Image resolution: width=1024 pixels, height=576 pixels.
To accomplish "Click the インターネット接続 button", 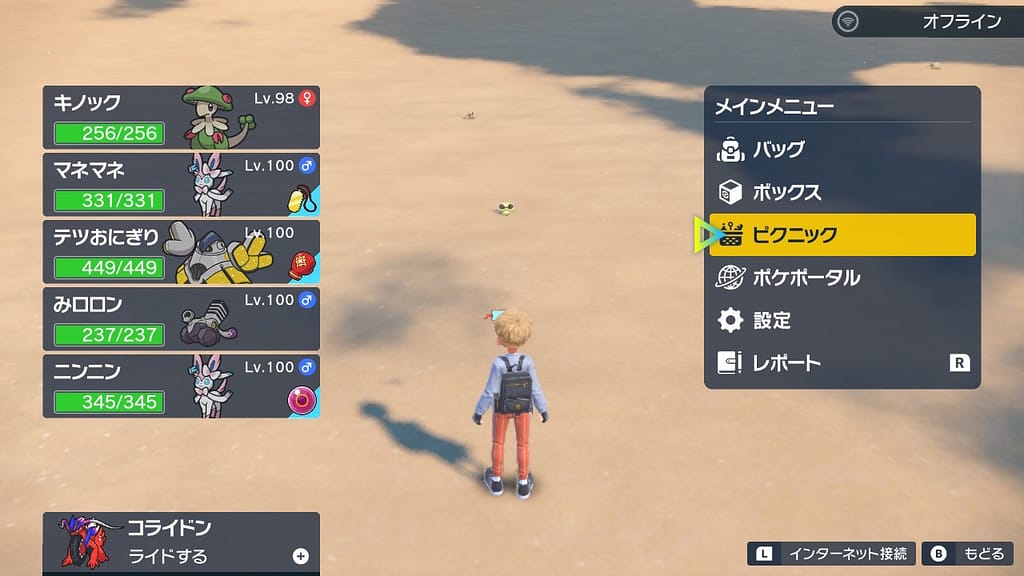I will point(832,553).
